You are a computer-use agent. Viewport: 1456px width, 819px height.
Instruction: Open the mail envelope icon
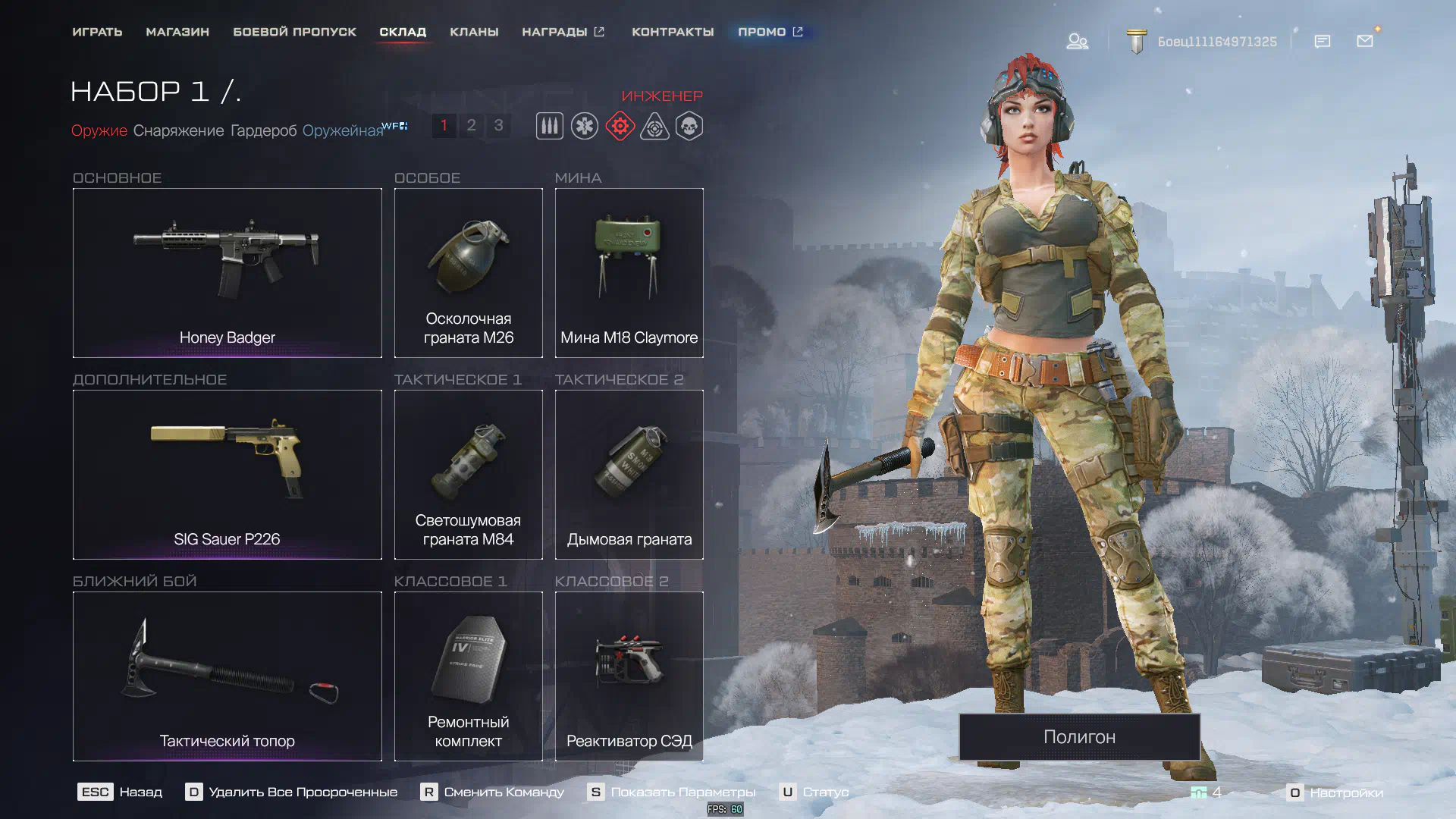point(1365,41)
